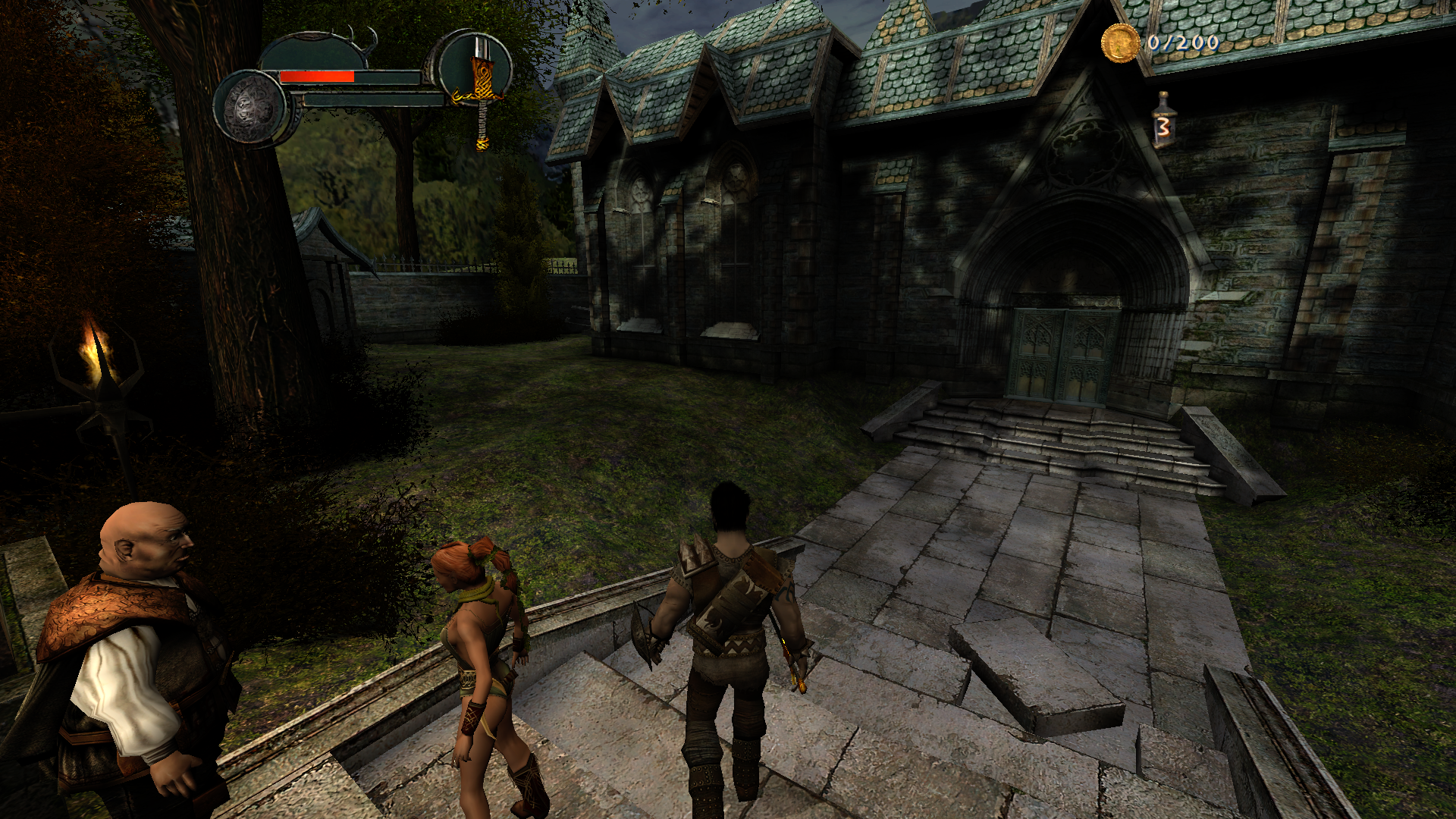
Task: Use the potion bottle icon
Action: (x=1163, y=121)
